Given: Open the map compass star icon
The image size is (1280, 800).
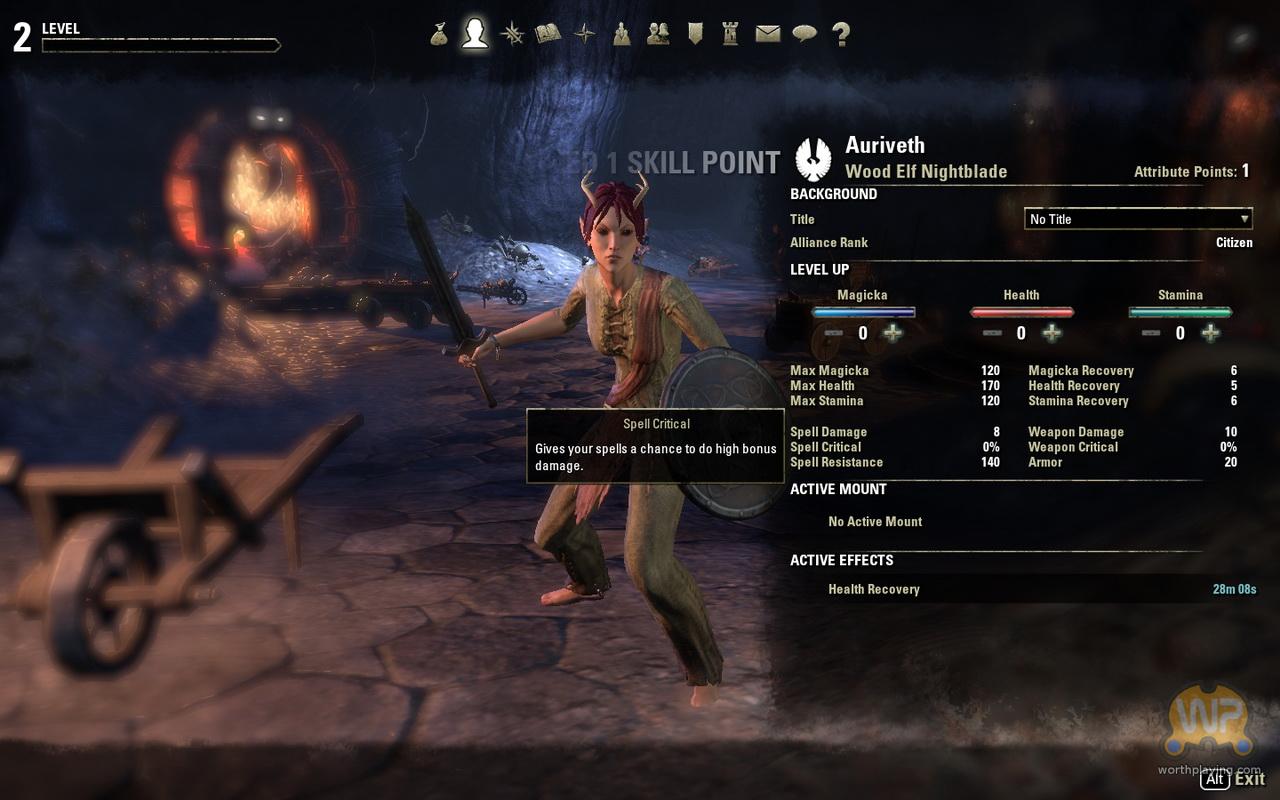Looking at the screenshot, I should [585, 34].
